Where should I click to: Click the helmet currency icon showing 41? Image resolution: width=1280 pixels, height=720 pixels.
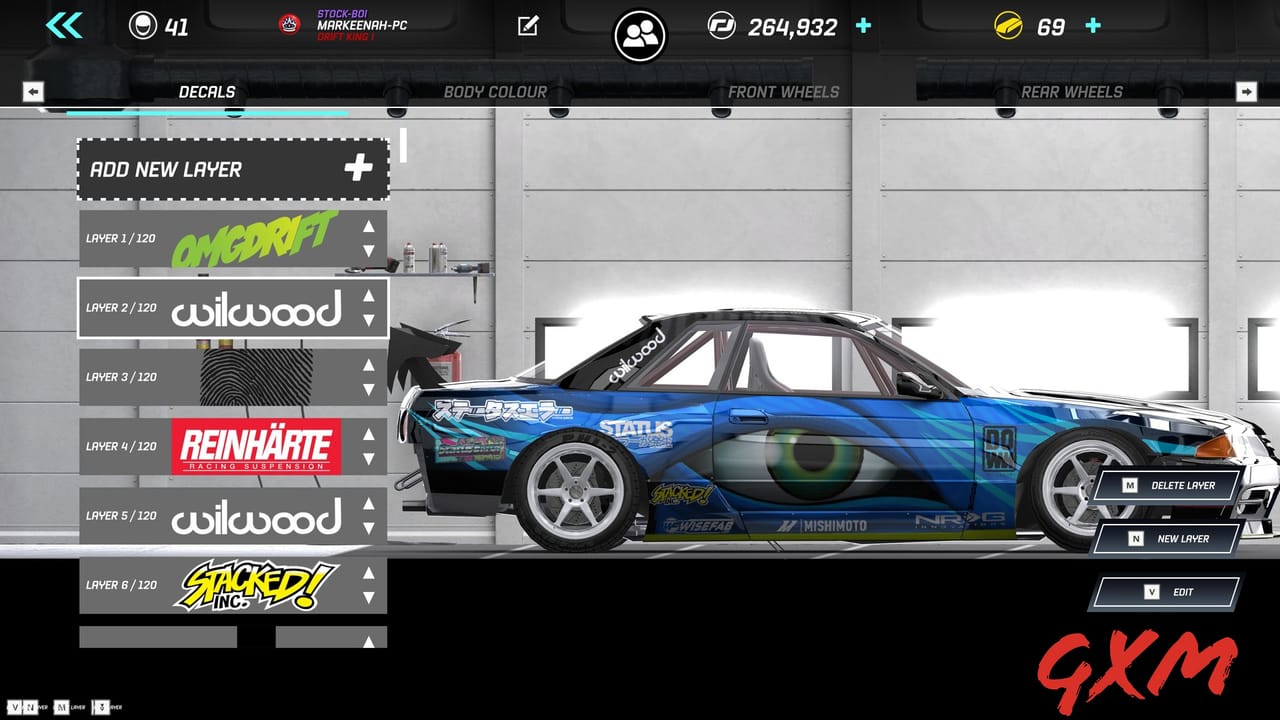142,27
